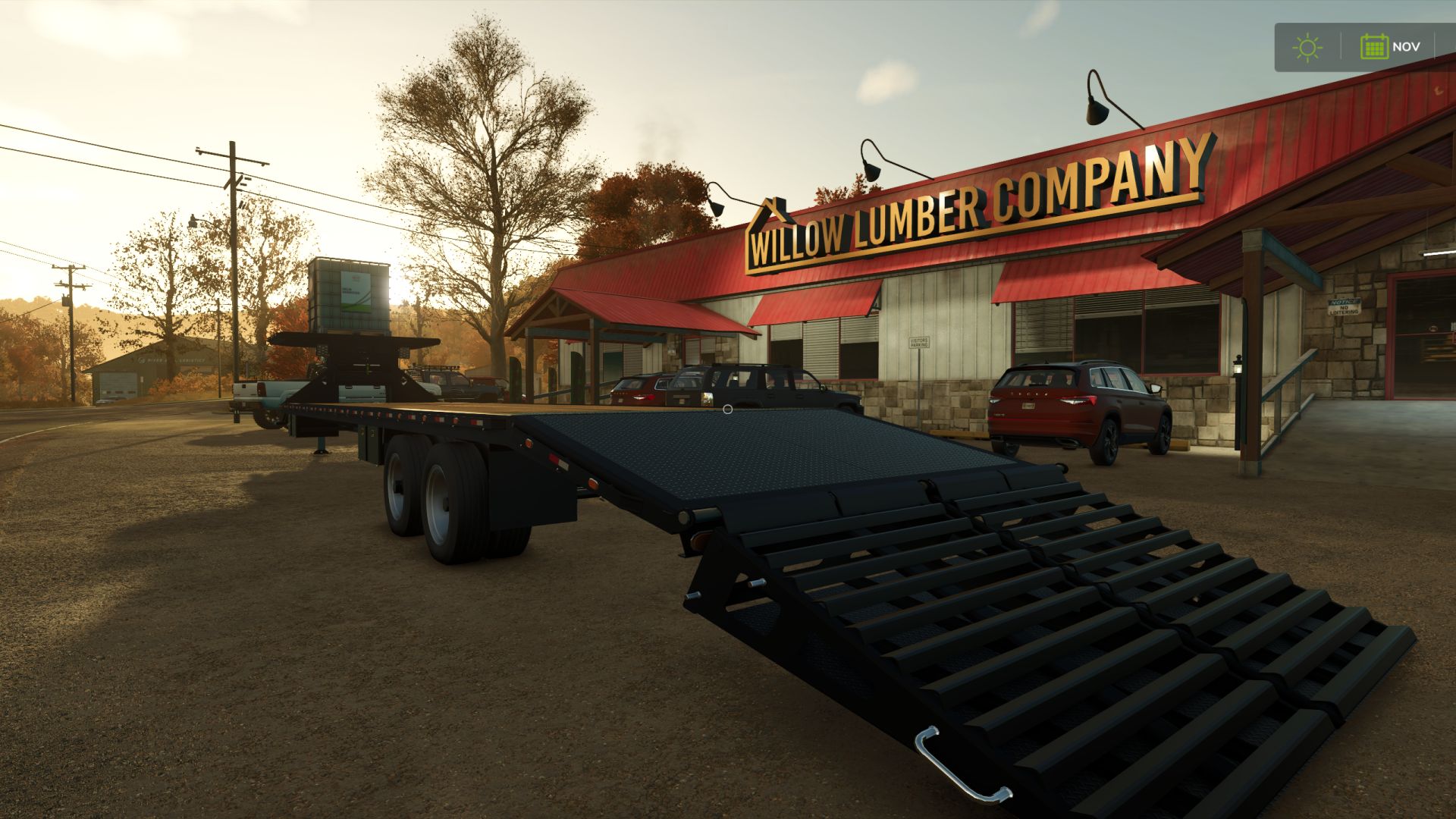The height and width of the screenshot is (819, 1456).
Task: Click the Visitors Parking signpost
Action: pos(919,343)
